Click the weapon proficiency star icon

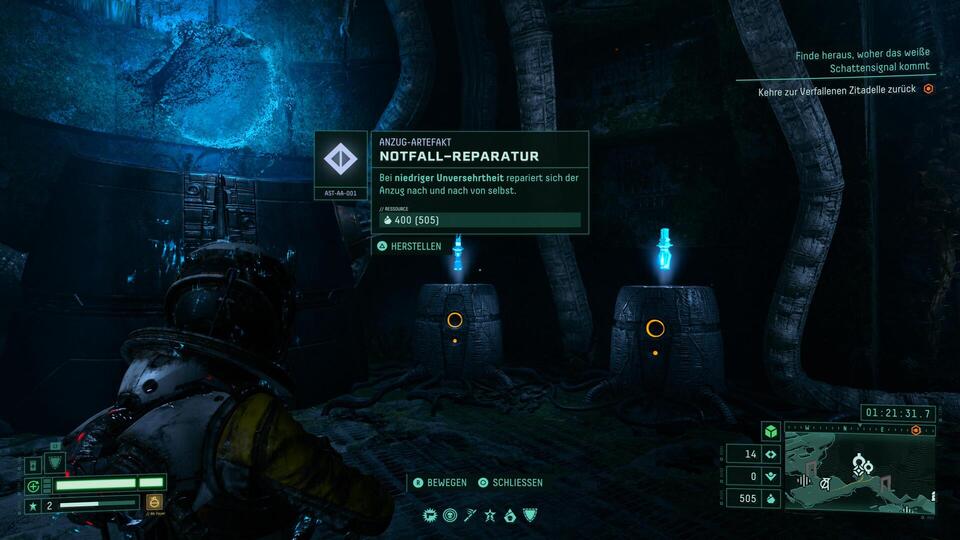point(33,505)
